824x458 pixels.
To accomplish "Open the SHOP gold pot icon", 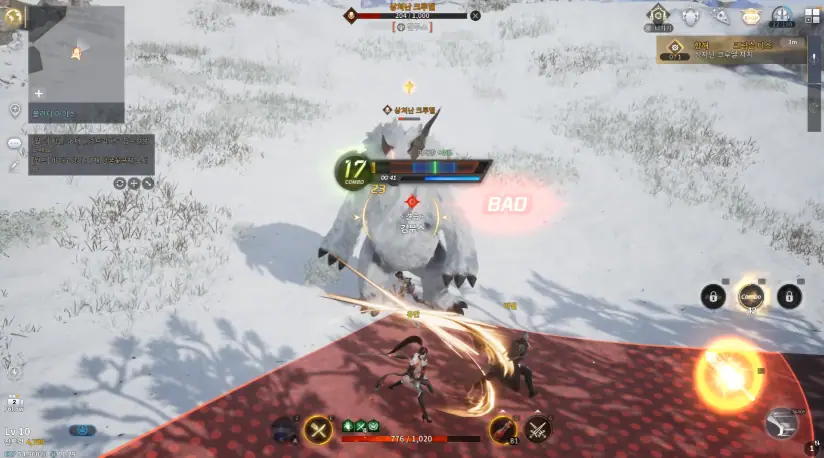I will pos(750,16).
